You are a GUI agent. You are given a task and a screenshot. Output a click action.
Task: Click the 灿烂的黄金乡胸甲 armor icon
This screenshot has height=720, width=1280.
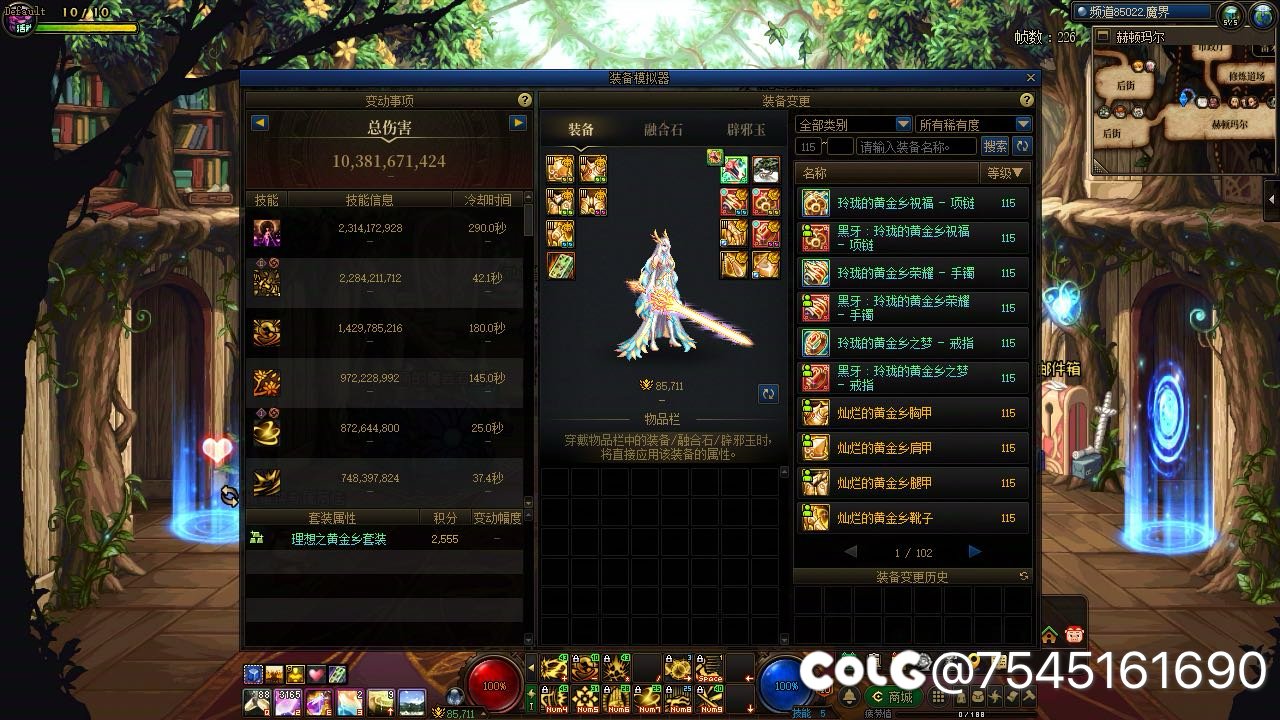point(815,412)
